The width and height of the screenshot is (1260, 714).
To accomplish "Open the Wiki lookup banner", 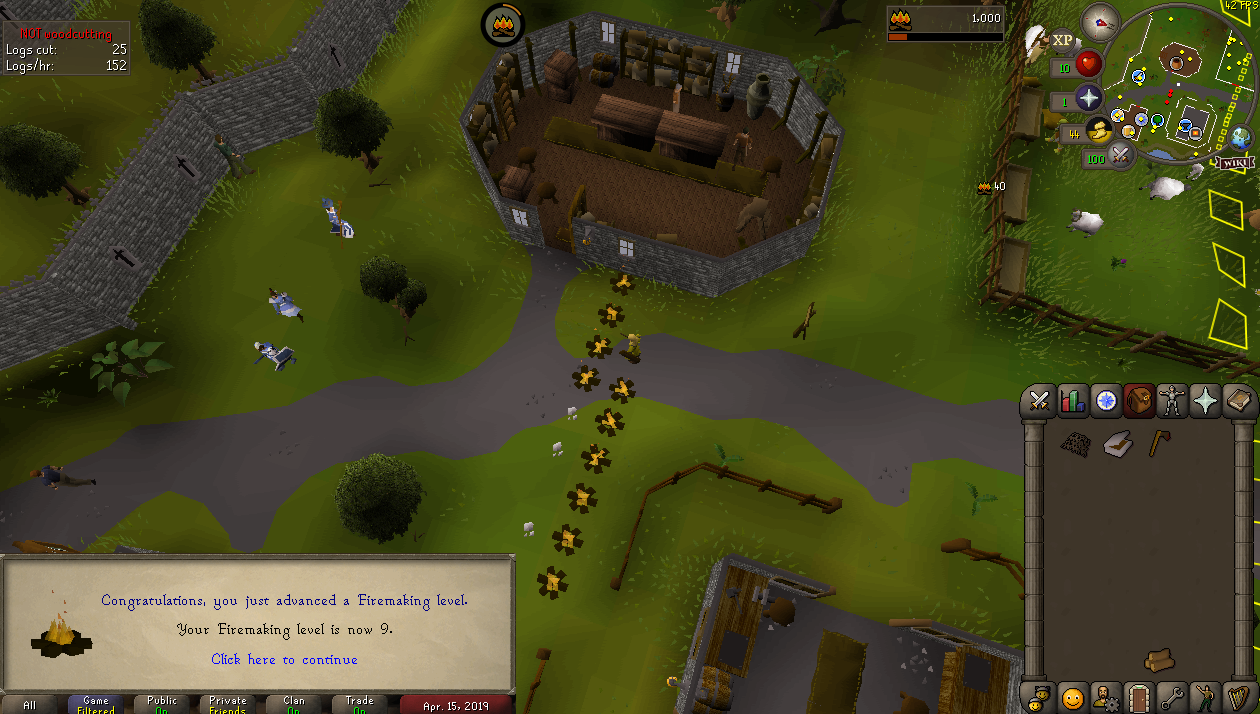I will 1235,162.
